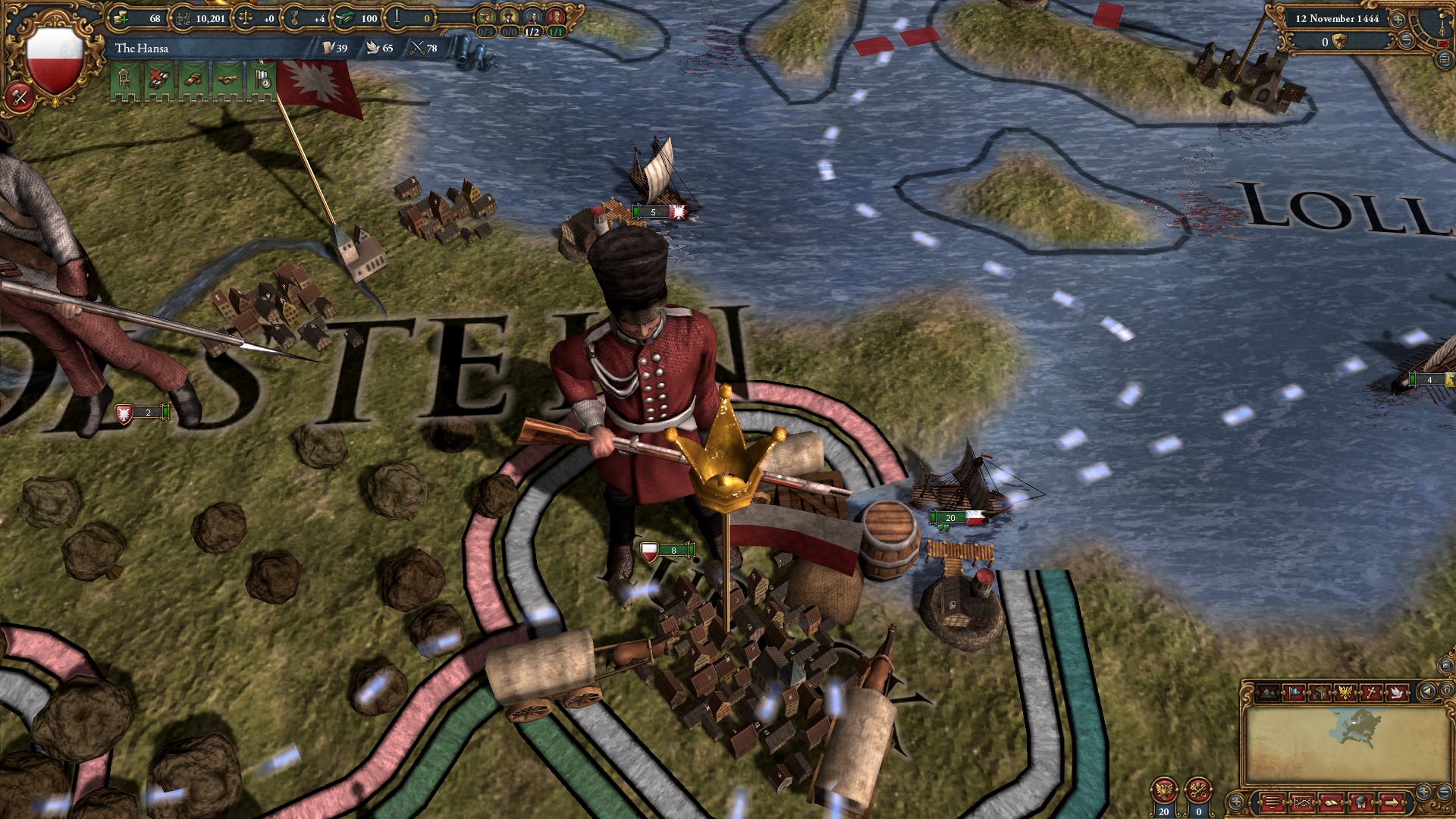View manpower details via the soldiers icon
Image resolution: width=1456 pixels, height=819 pixels.
182,18
